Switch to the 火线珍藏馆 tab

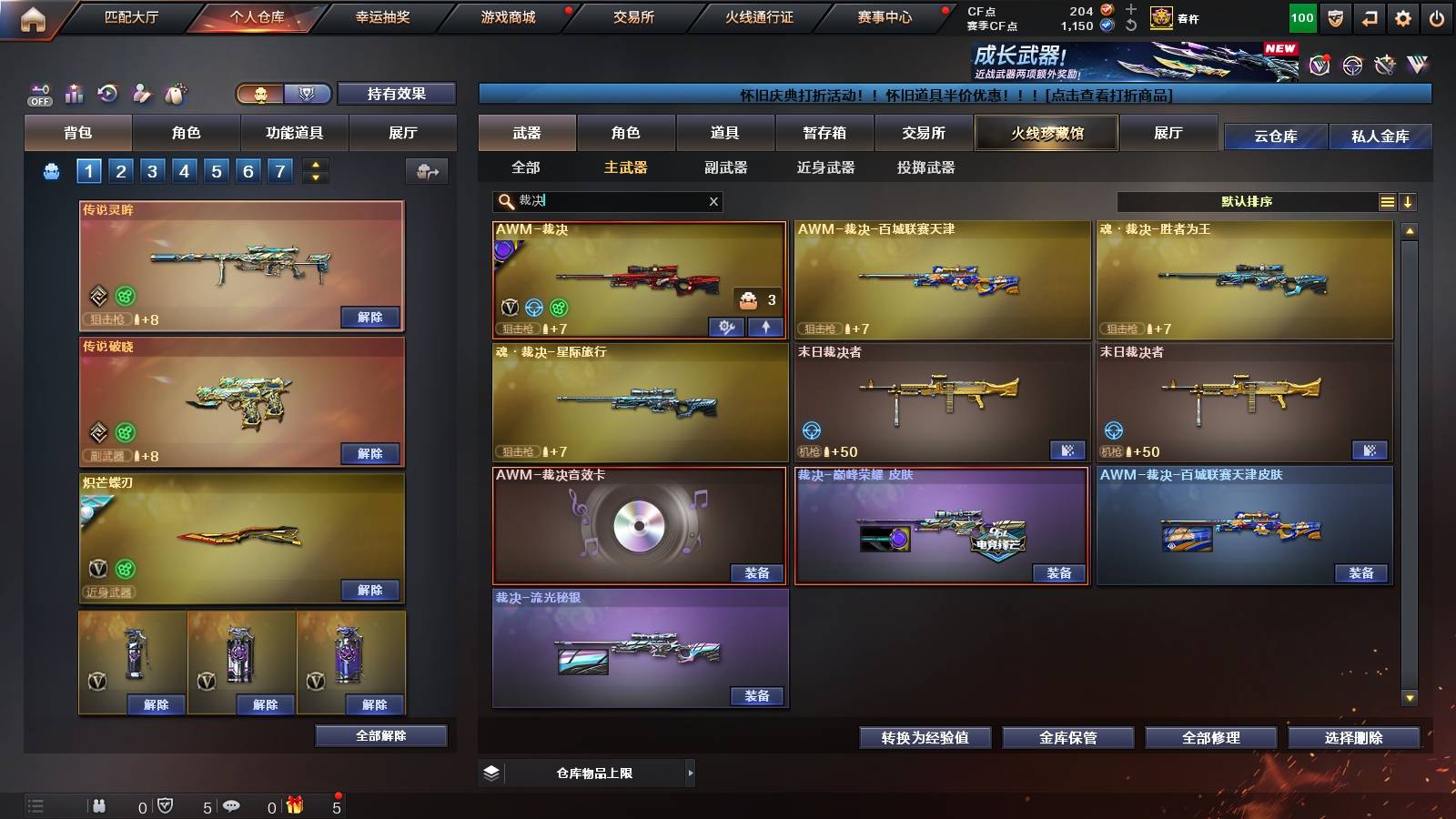coord(1046,133)
